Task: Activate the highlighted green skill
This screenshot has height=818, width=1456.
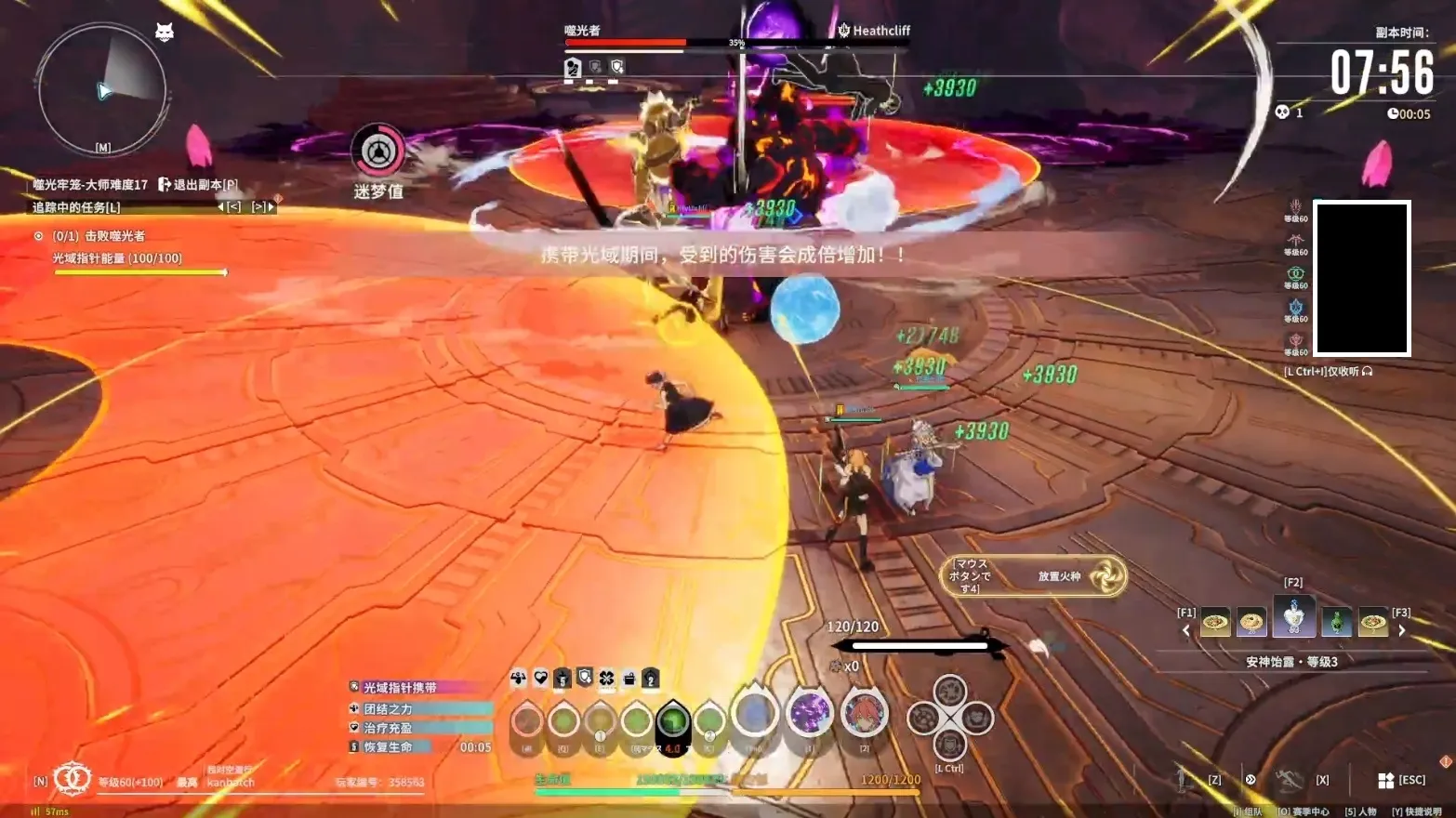Action: coord(673,720)
